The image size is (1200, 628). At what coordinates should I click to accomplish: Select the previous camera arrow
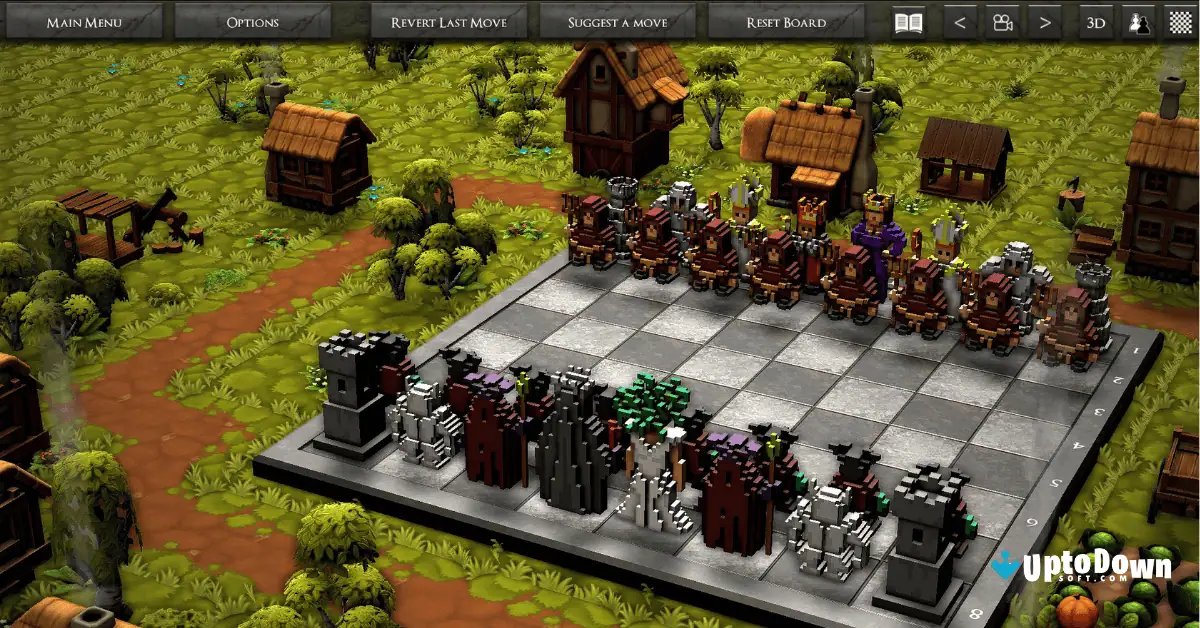[960, 21]
